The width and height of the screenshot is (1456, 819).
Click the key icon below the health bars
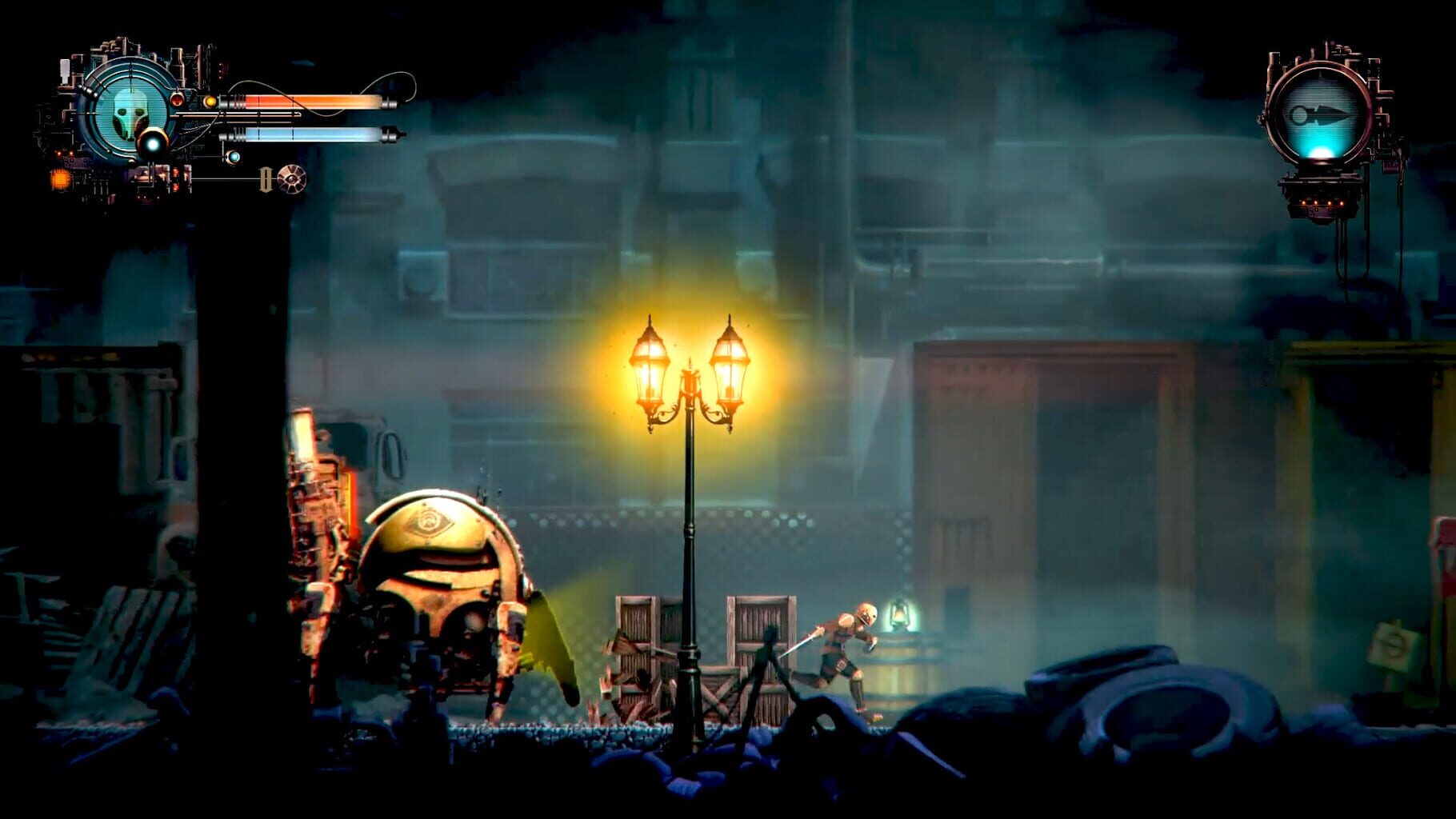(266, 180)
